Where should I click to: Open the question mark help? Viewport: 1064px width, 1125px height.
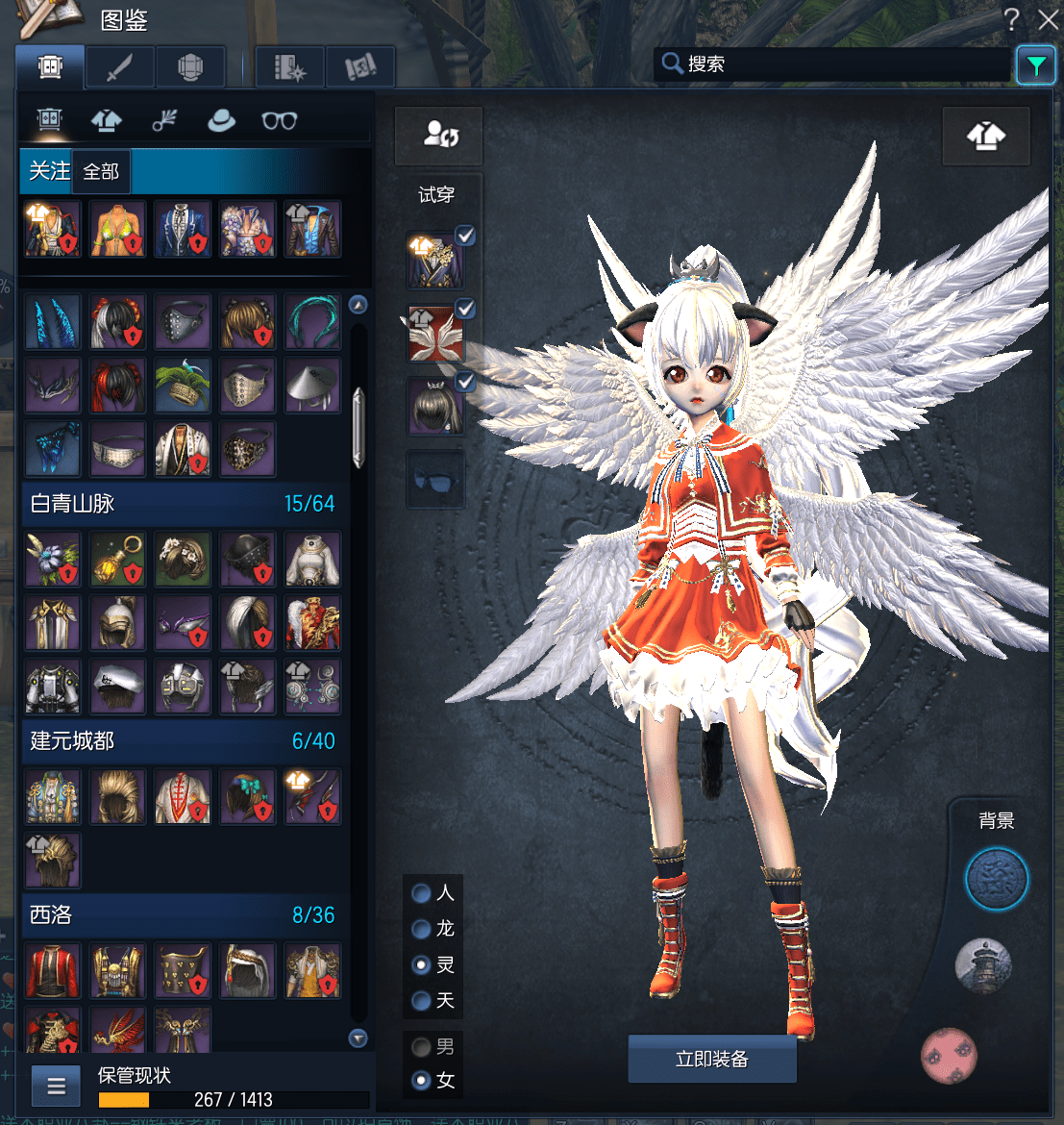click(1011, 19)
